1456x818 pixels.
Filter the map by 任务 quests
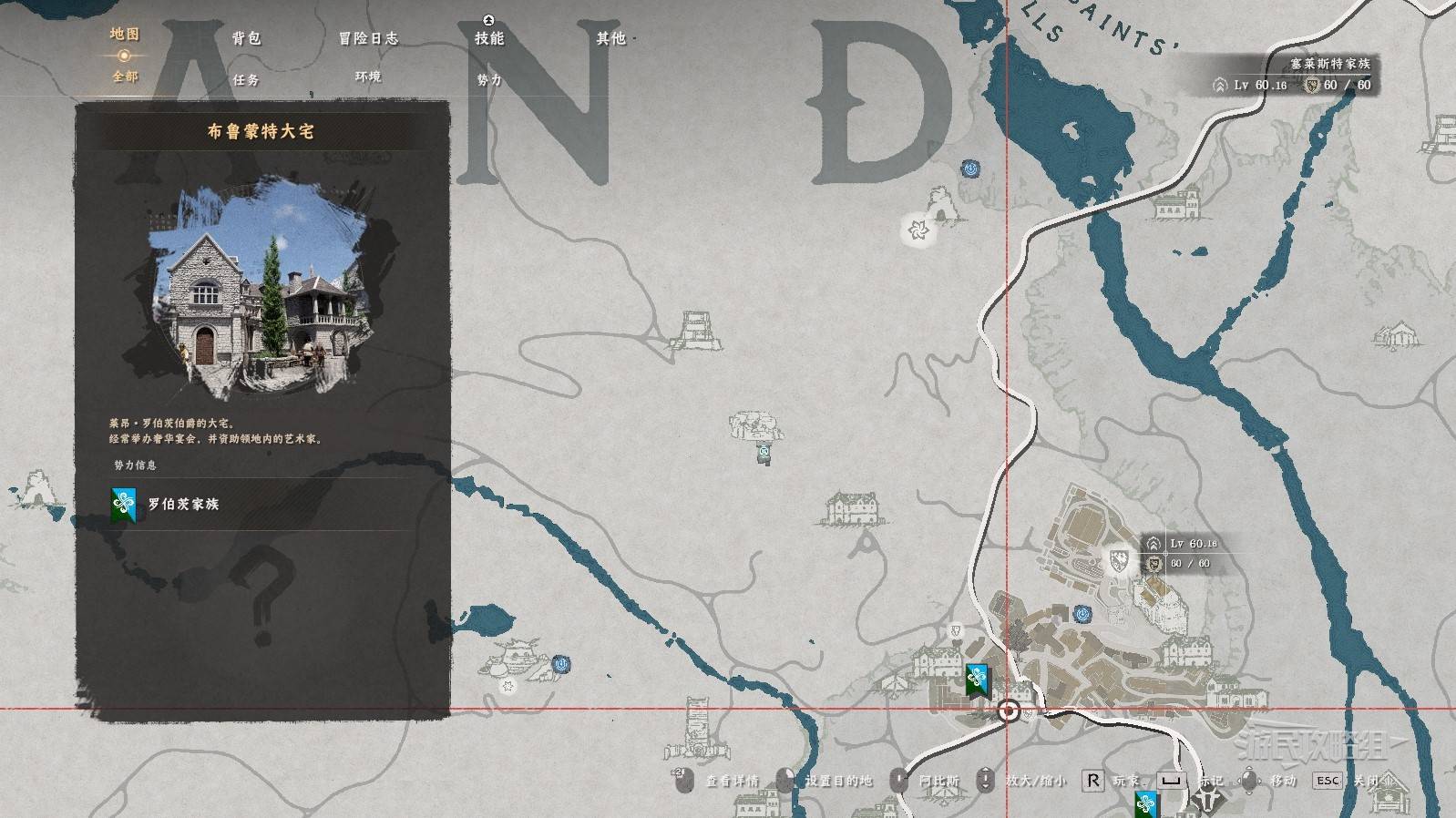coord(246,80)
